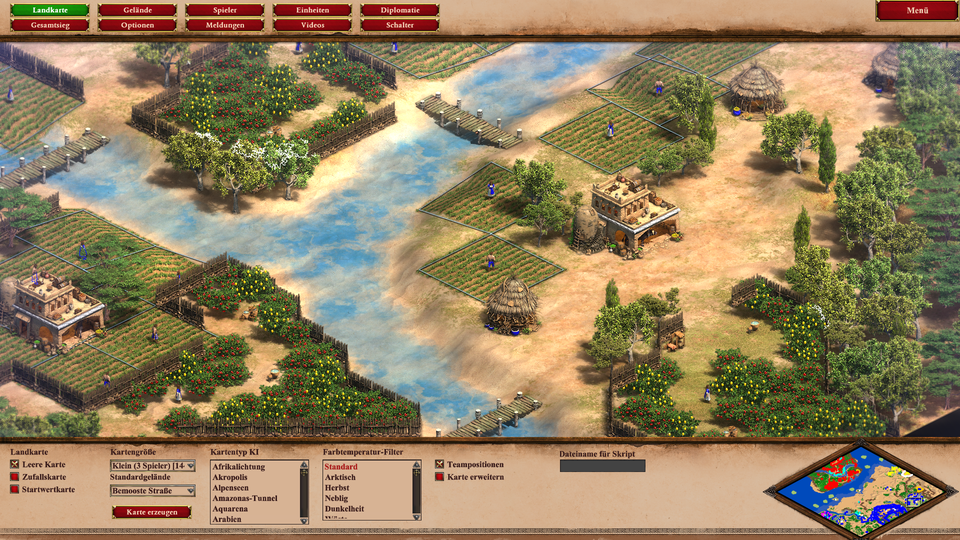
Task: Go to the Diplomatie tab
Action: pos(400,10)
